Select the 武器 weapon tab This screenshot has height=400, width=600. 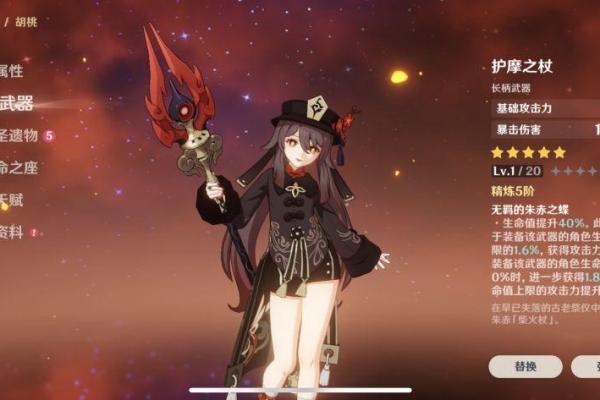pyautogui.click(x=16, y=103)
